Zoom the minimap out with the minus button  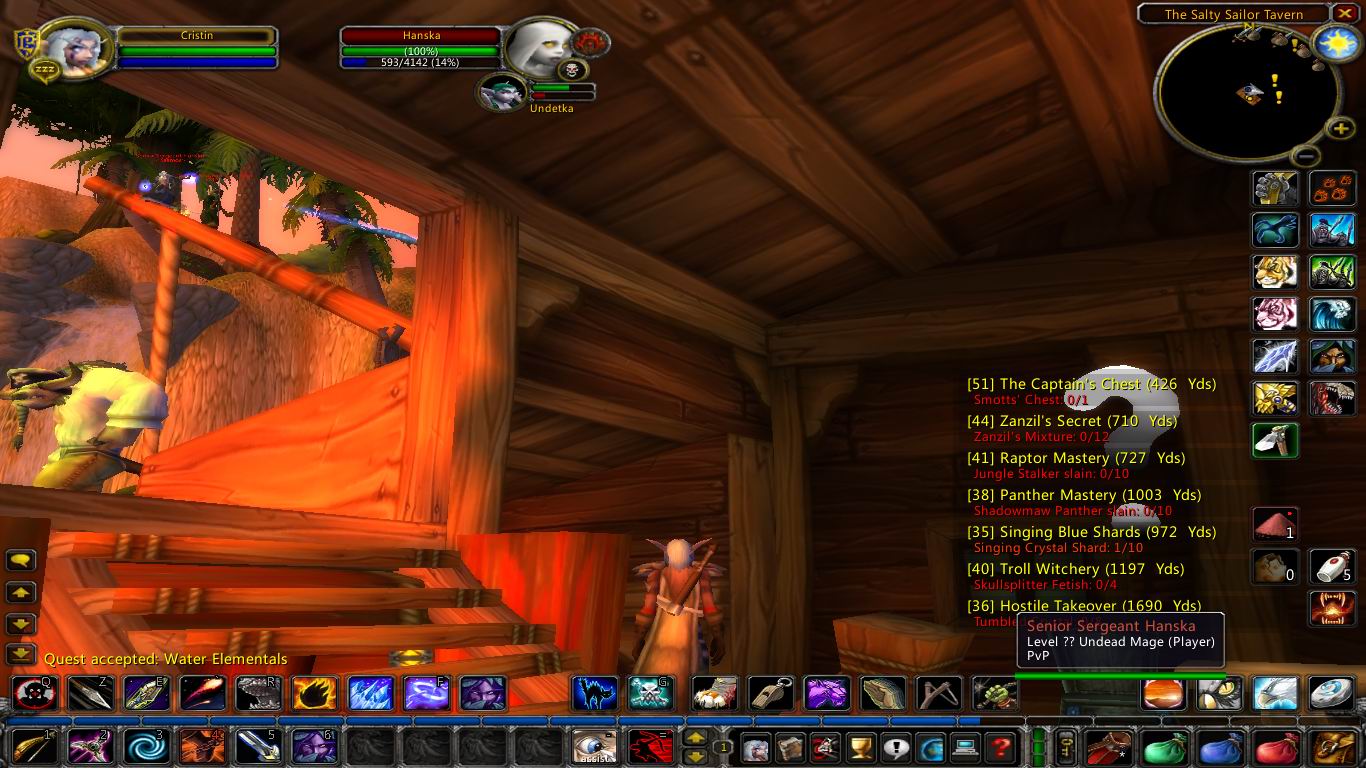tap(1305, 156)
